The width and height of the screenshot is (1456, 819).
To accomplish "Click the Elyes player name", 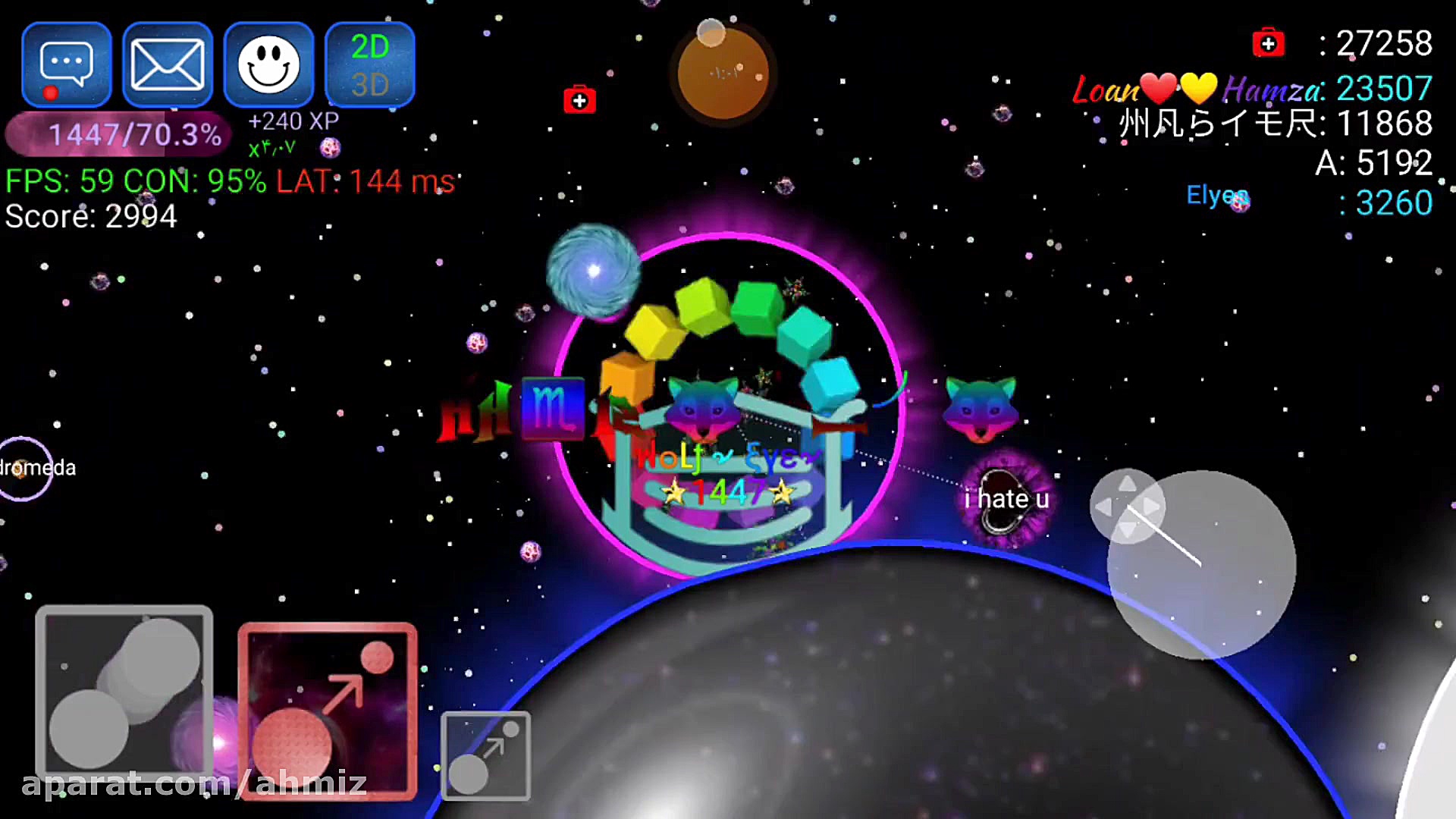I will point(1217,196).
